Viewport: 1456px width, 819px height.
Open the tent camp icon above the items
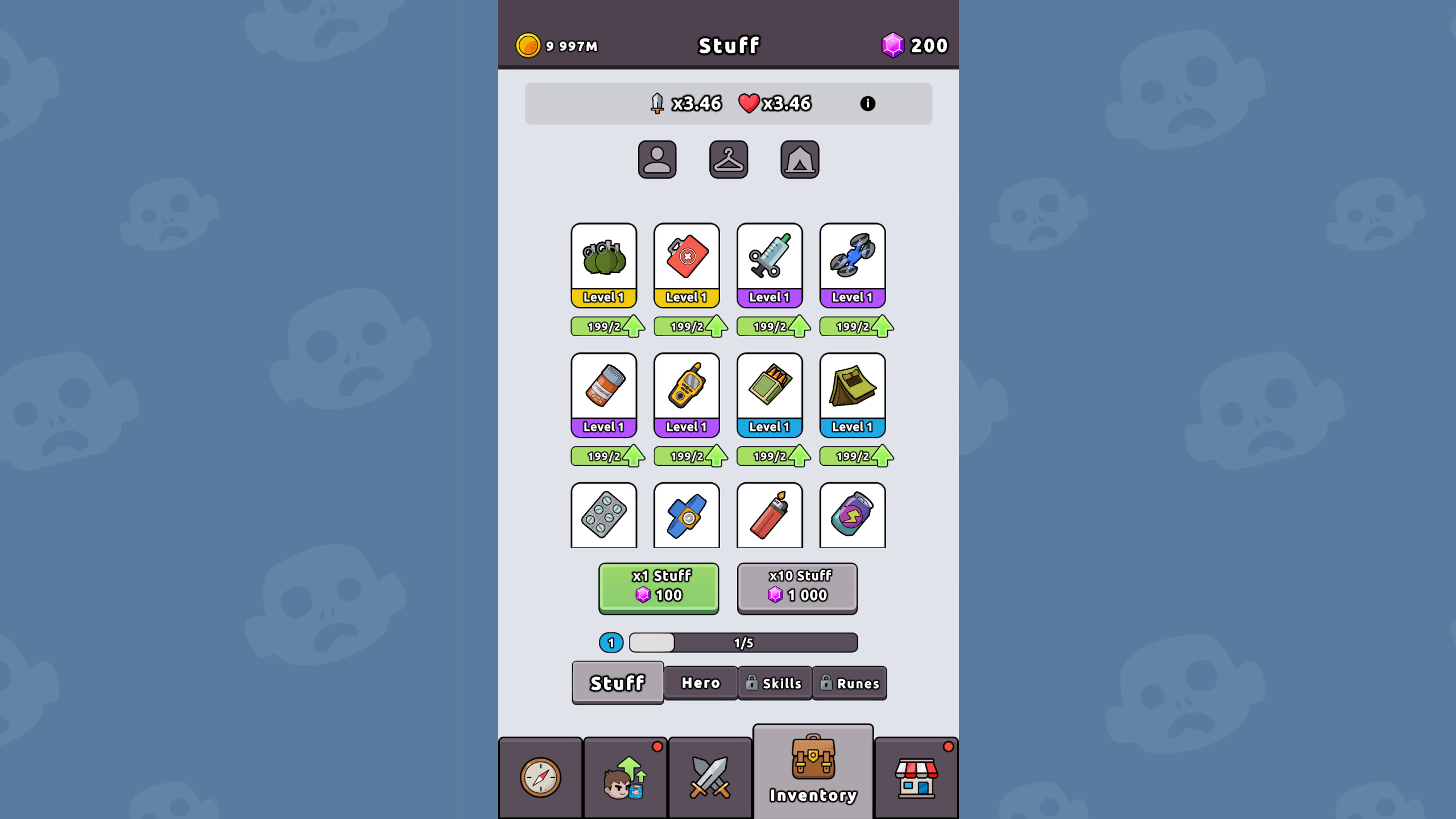tap(800, 159)
